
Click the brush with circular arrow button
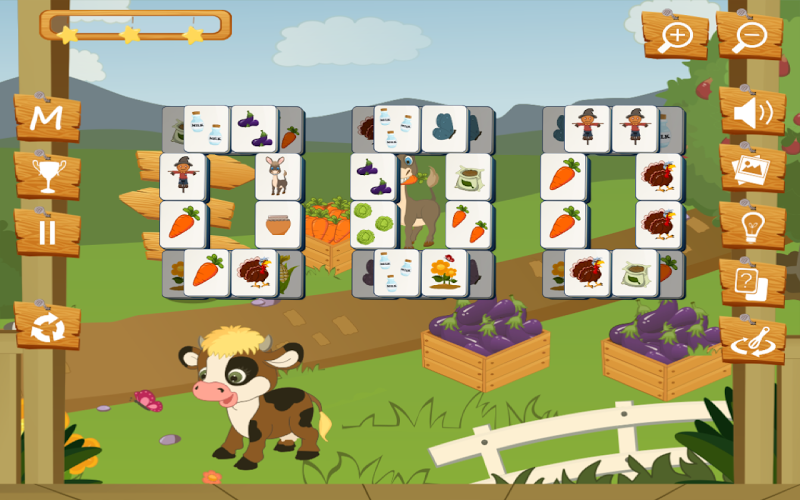coord(751,340)
